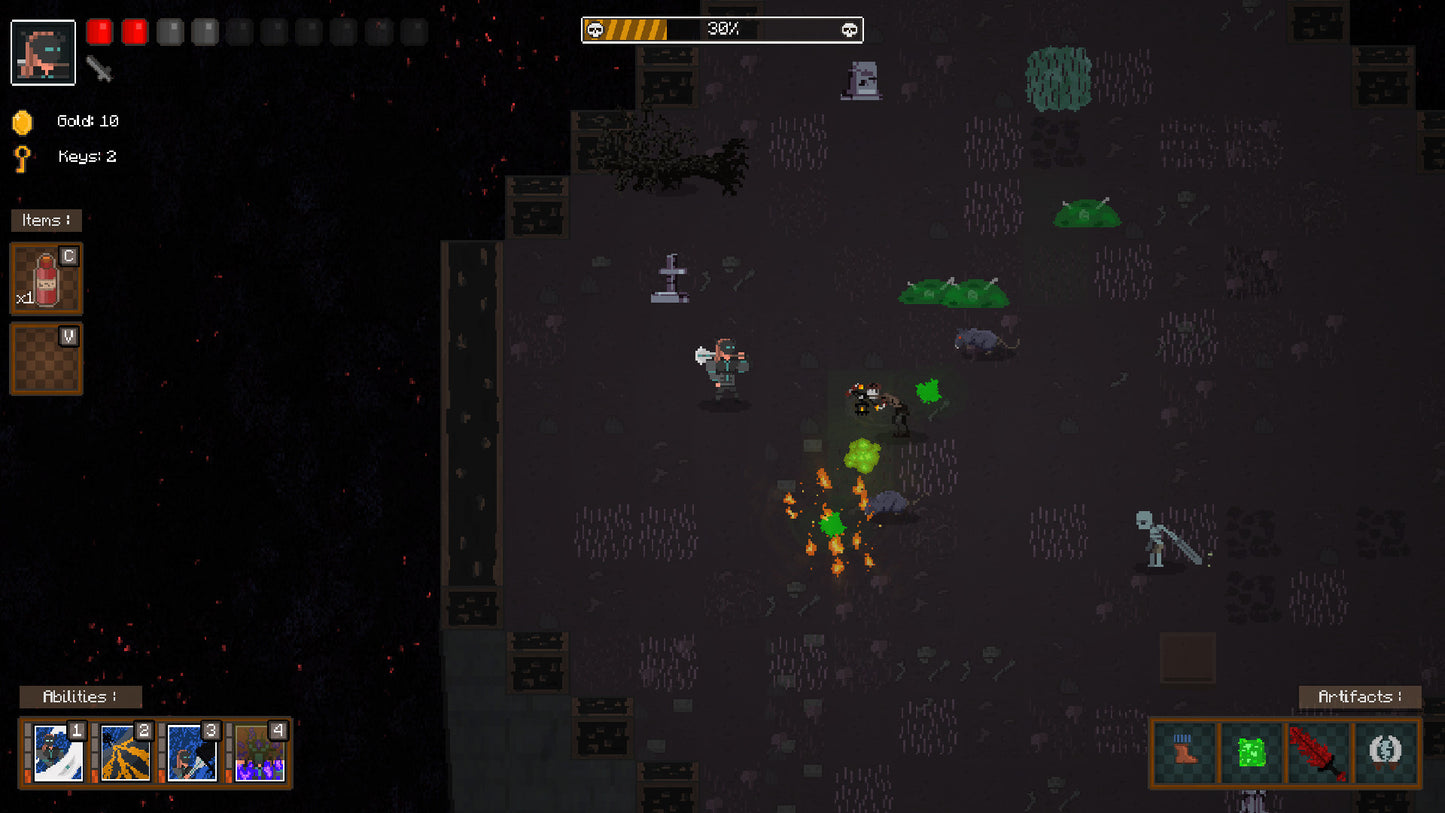Select the green slime cube artifact

tap(1252, 752)
